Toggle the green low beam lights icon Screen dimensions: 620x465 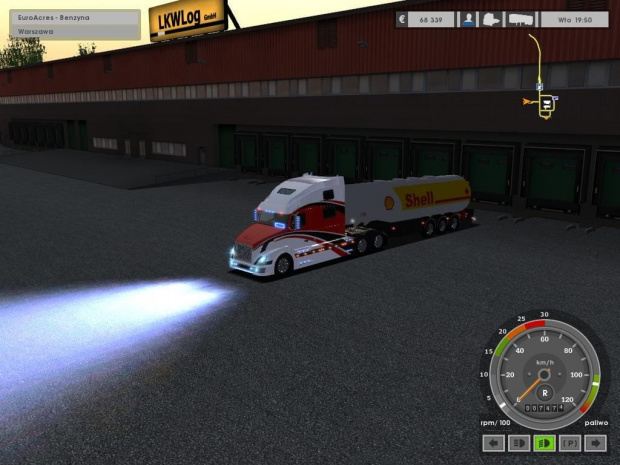(545, 443)
